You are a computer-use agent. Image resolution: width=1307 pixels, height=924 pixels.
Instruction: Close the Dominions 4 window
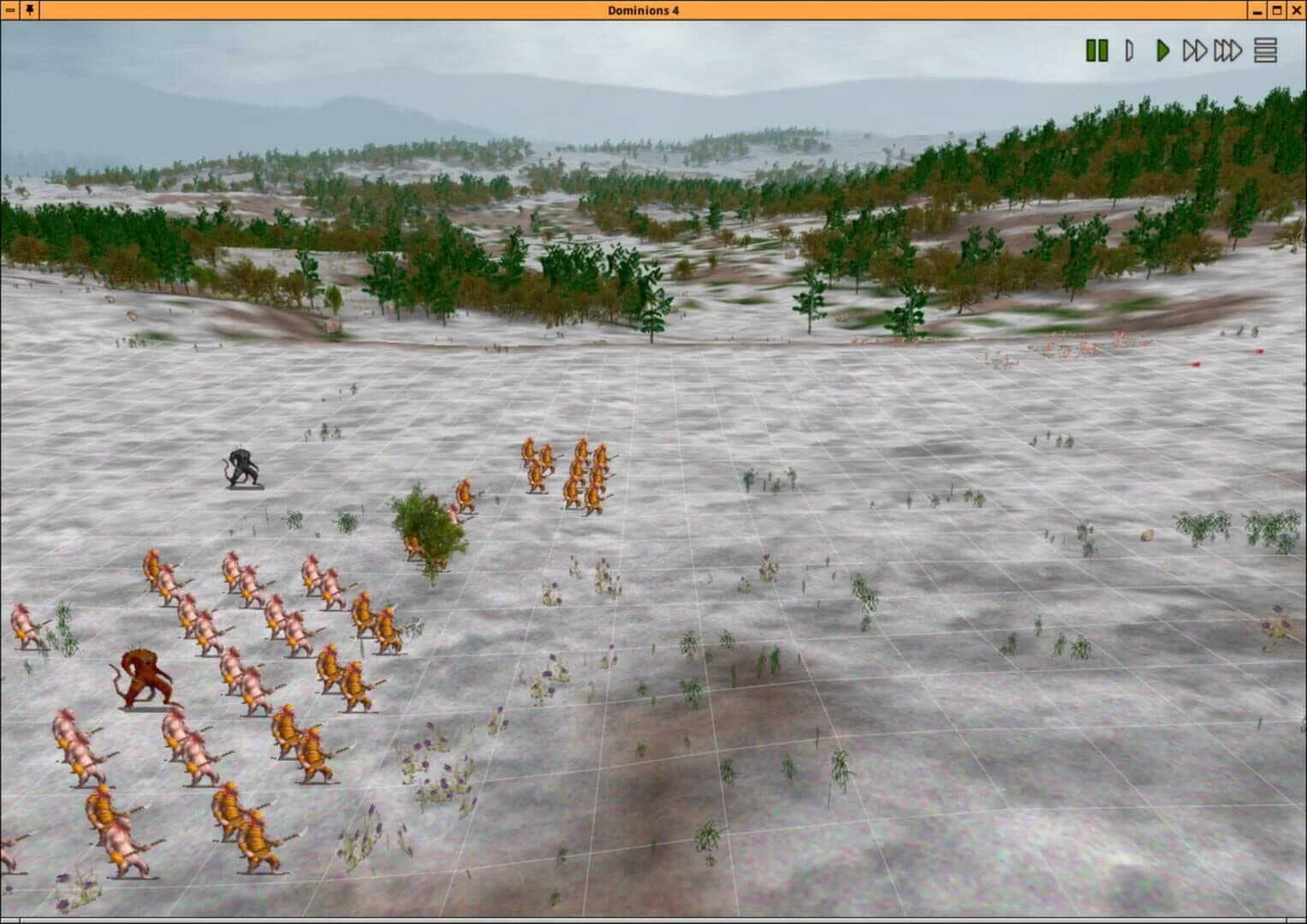click(x=1295, y=11)
